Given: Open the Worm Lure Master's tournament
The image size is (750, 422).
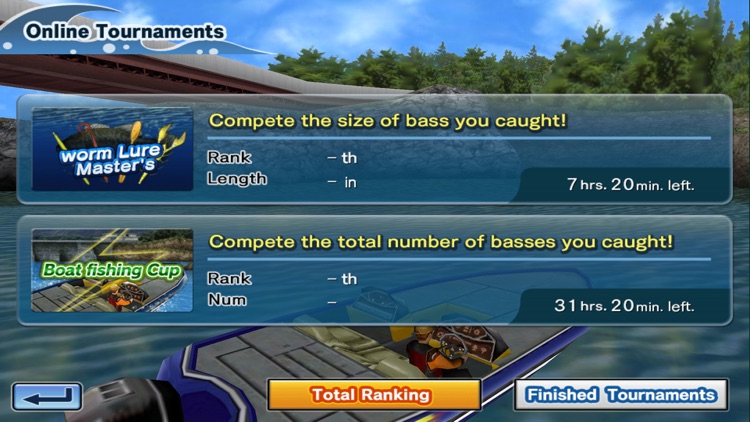Looking at the screenshot, I should [x=375, y=150].
